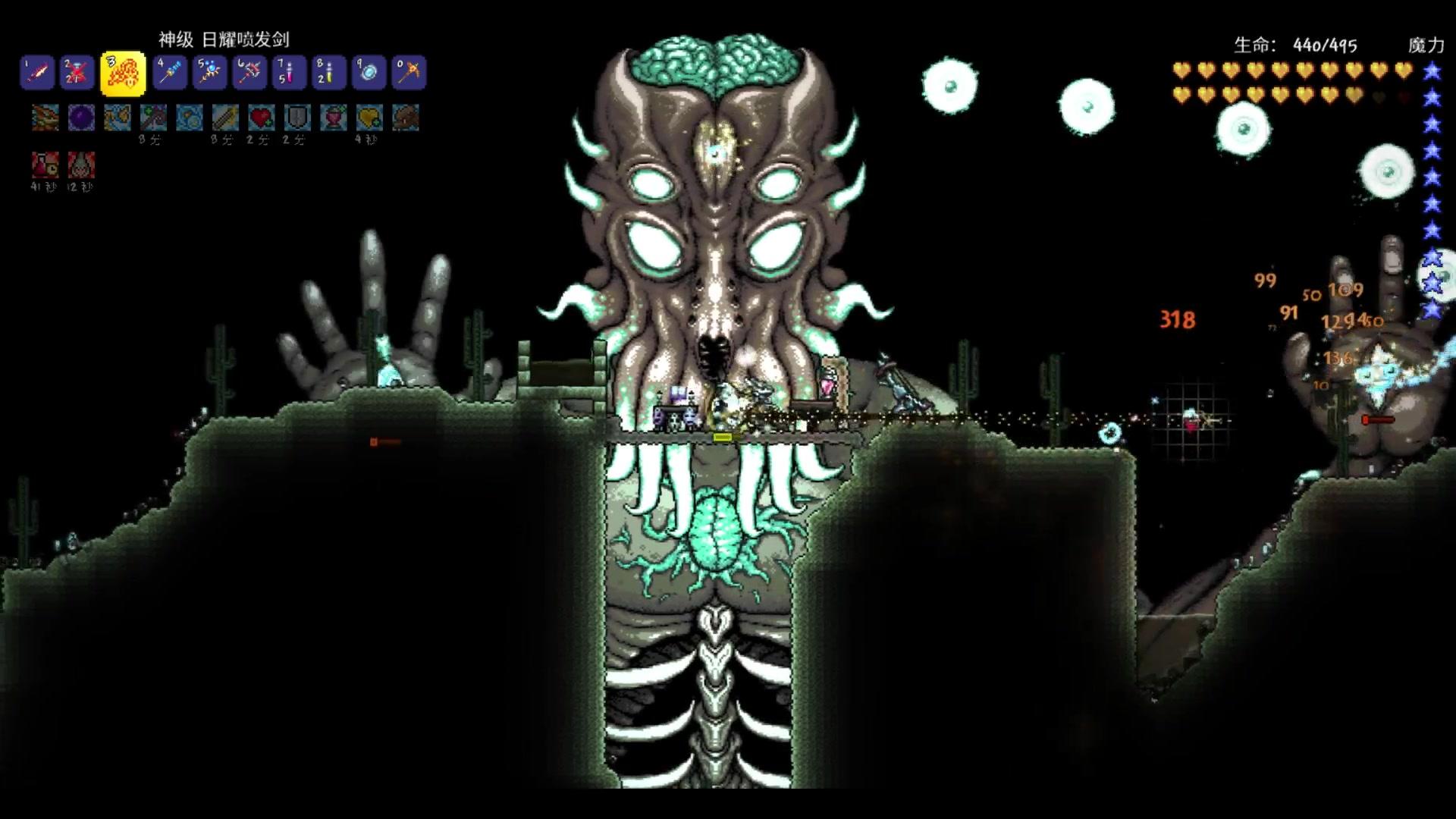This screenshot has width=1456, height=819.
Task: Equip the golden pickaxe in slot 0
Action: pyautogui.click(x=409, y=74)
